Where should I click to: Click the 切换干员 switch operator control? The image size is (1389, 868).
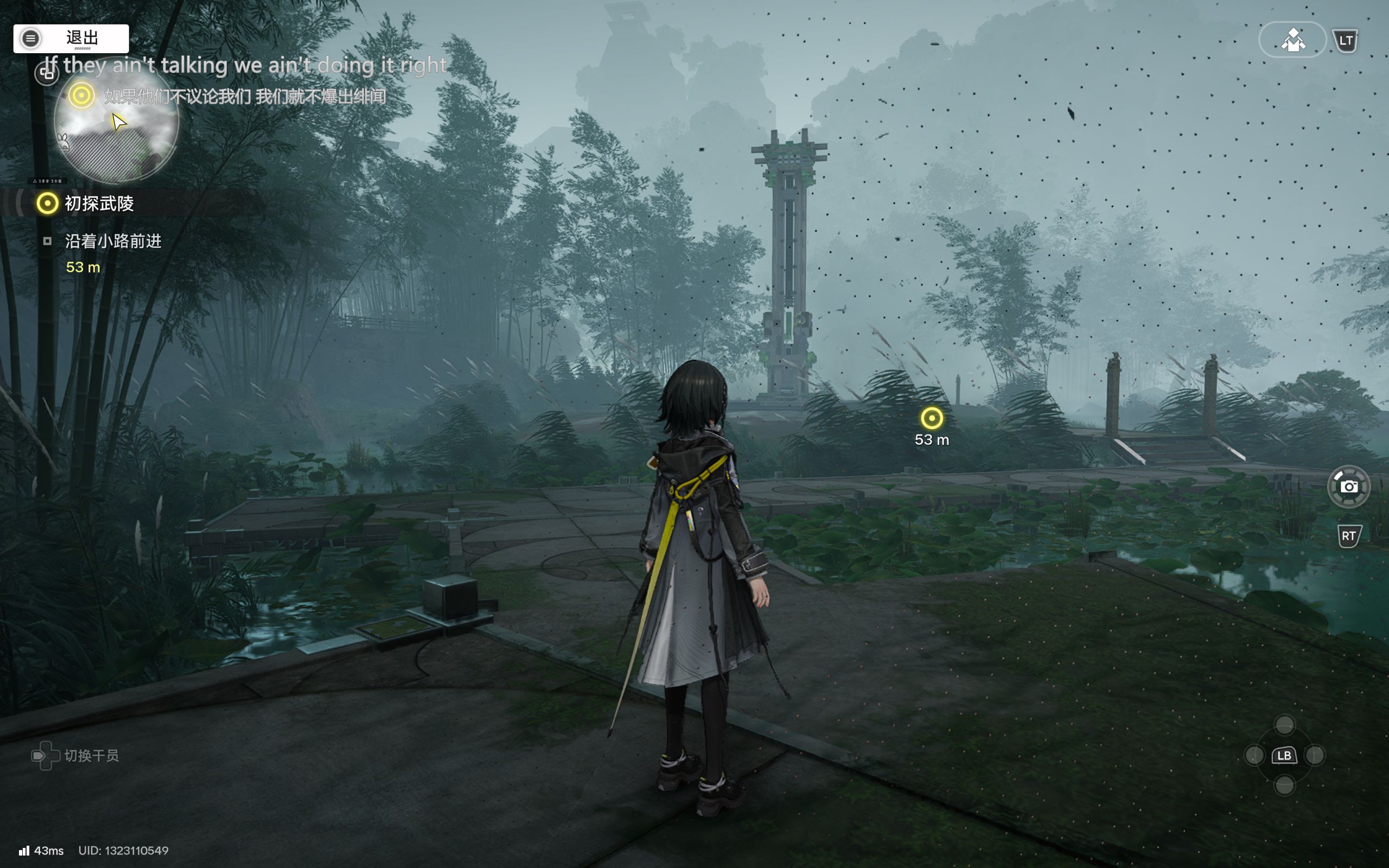pyautogui.click(x=76, y=756)
